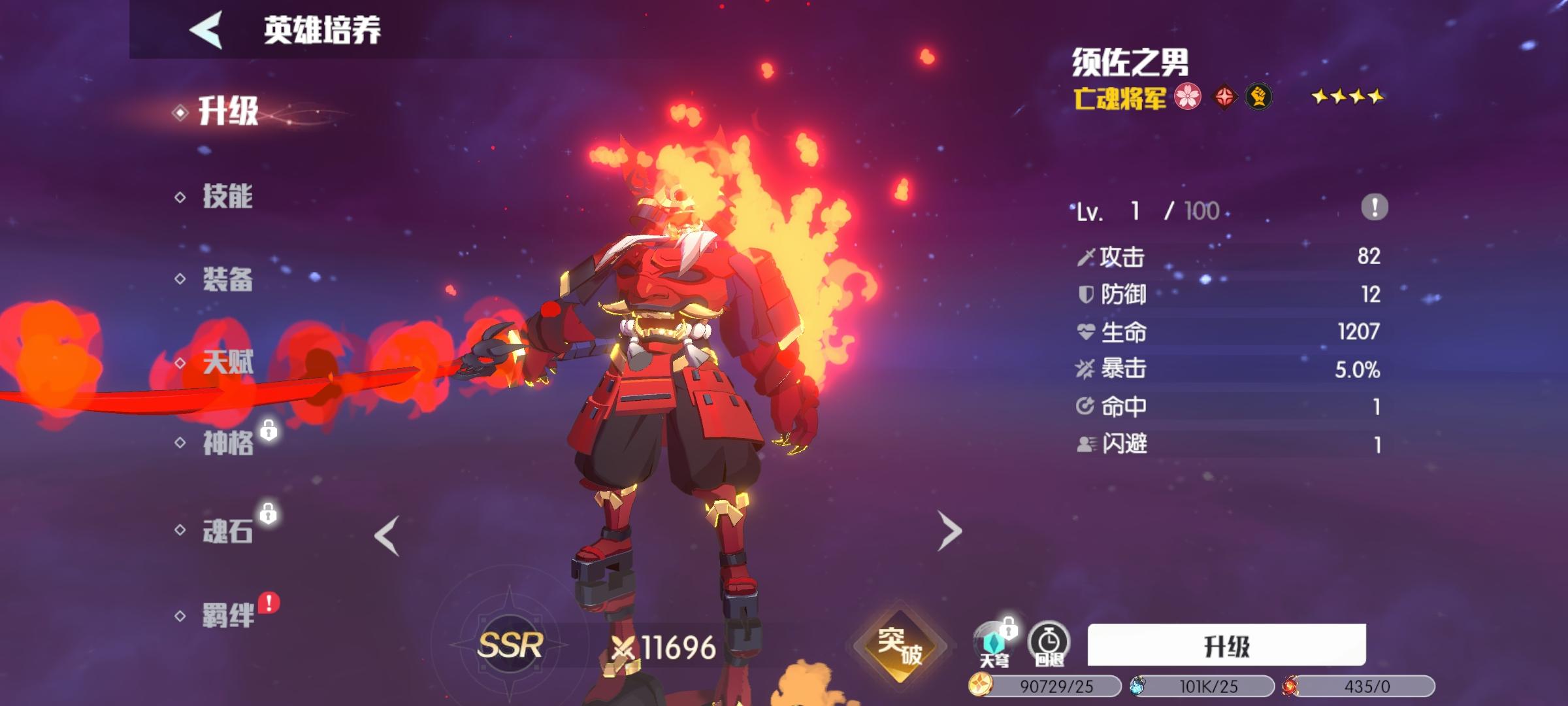Switch to the 升级 tab
This screenshot has height=706, width=1568.
pyautogui.click(x=228, y=111)
